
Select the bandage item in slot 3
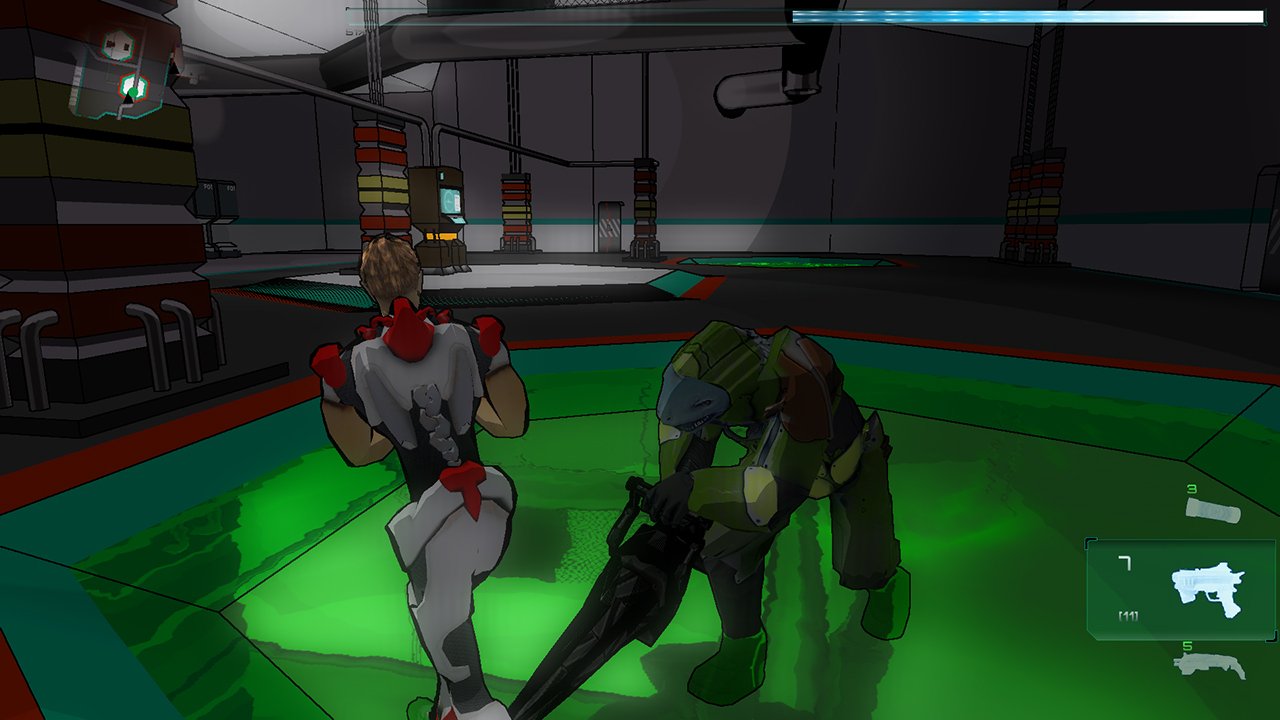1214,509
